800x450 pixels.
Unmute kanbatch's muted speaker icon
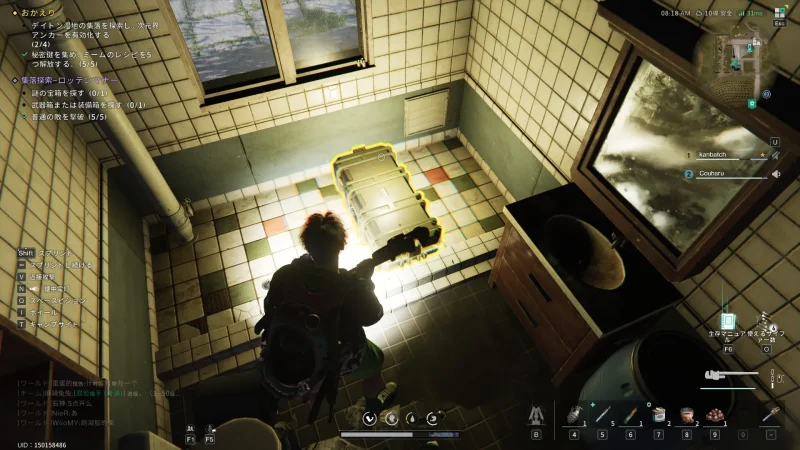pos(776,155)
